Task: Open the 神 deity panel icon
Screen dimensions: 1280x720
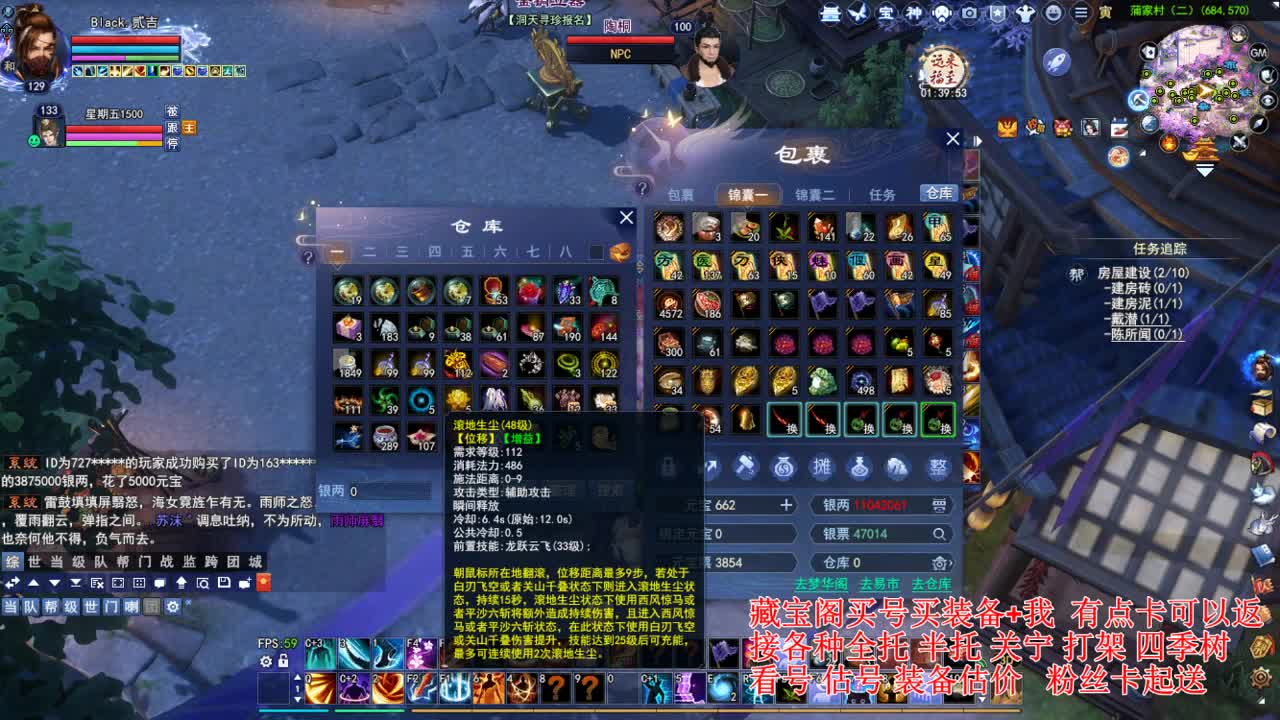Action: (x=914, y=15)
